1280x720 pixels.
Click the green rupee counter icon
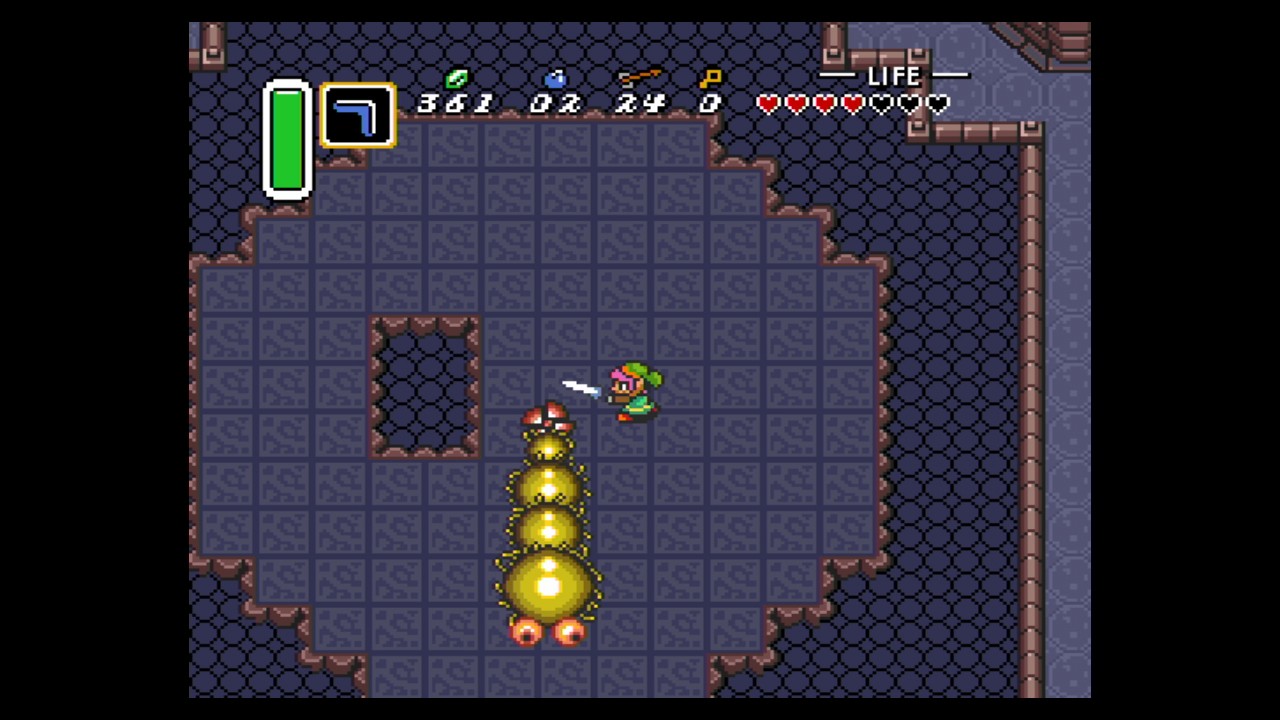click(456, 77)
